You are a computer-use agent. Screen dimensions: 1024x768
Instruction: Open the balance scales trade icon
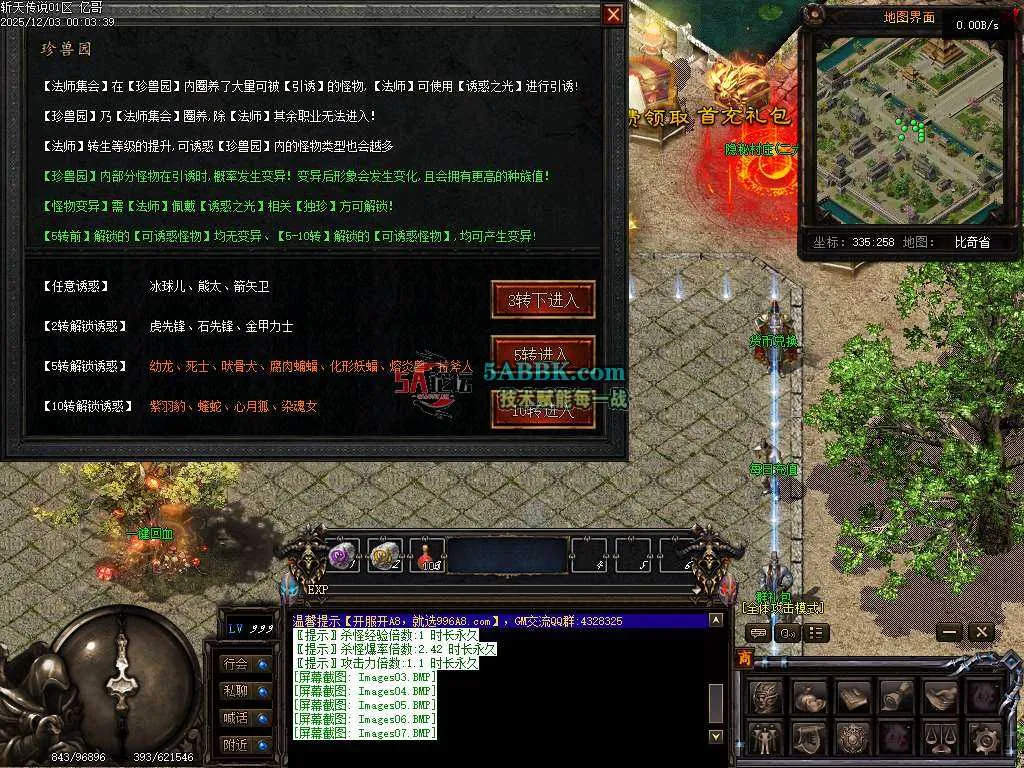(940, 739)
